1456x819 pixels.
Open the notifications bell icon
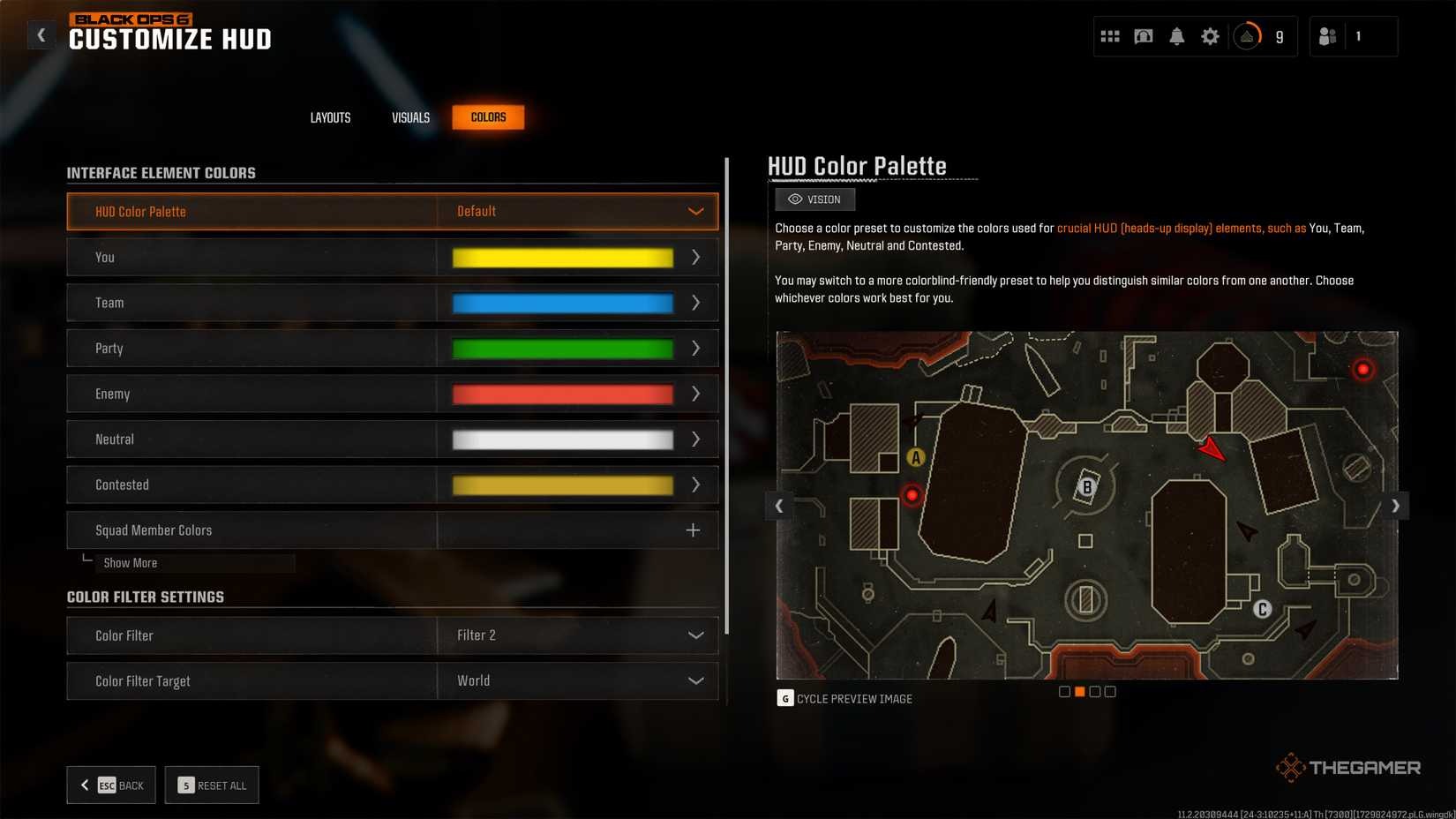tap(1176, 36)
